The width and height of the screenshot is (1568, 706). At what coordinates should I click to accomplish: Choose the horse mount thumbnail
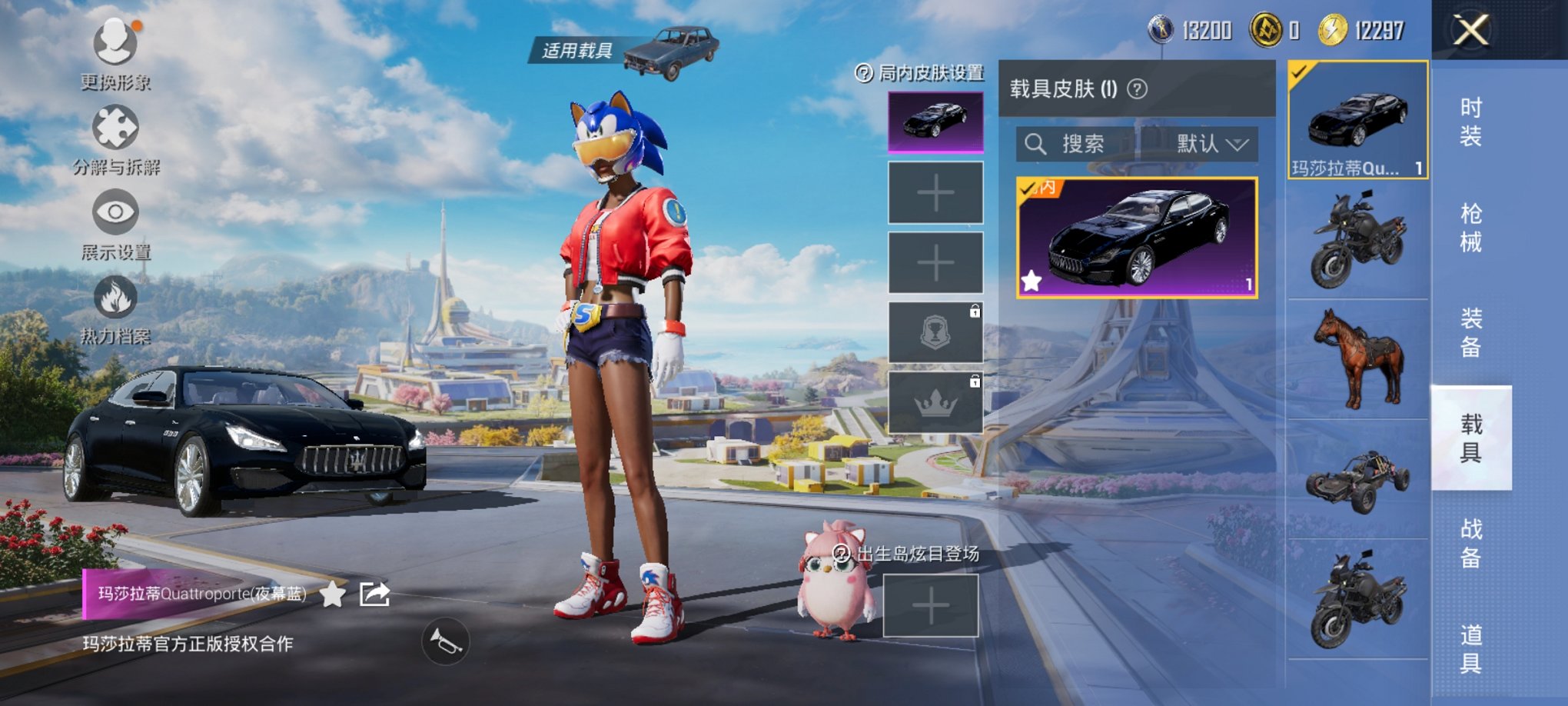point(1358,359)
